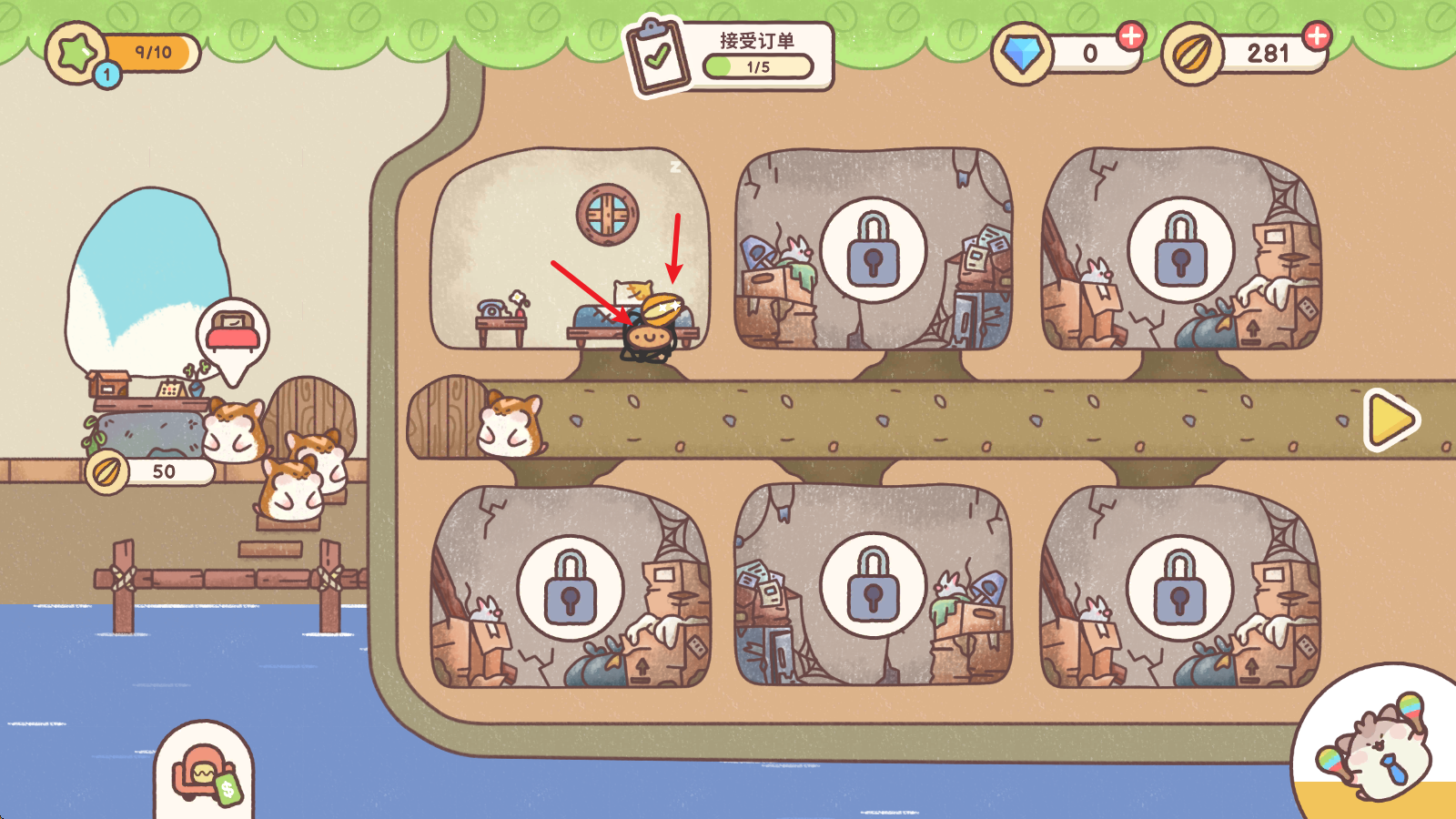Viewport: 1456px width, 819px height.
Task: Pay the 50 seed cost label
Action: [151, 471]
